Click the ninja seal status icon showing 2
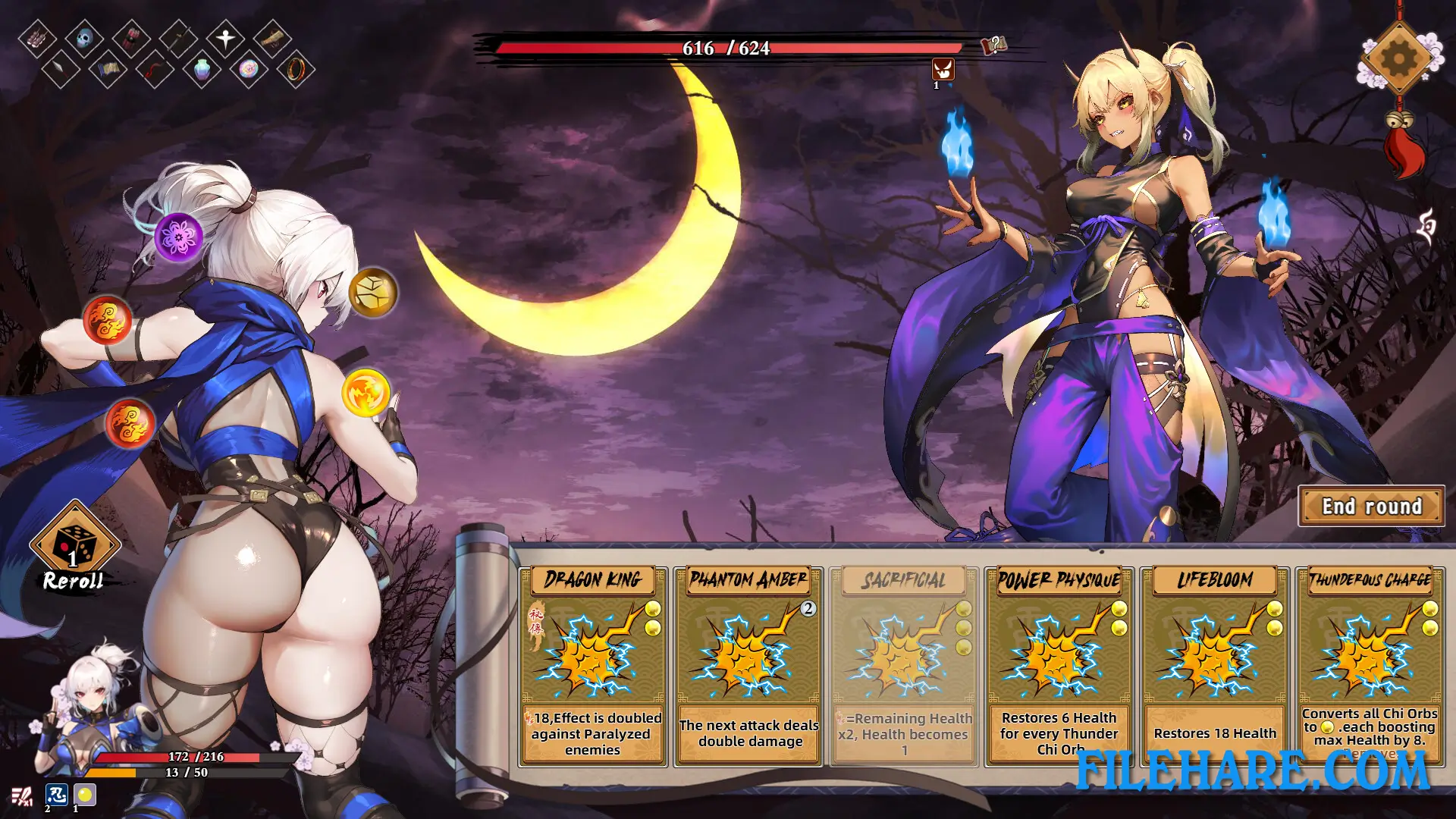The image size is (1456, 819). [x=56, y=793]
